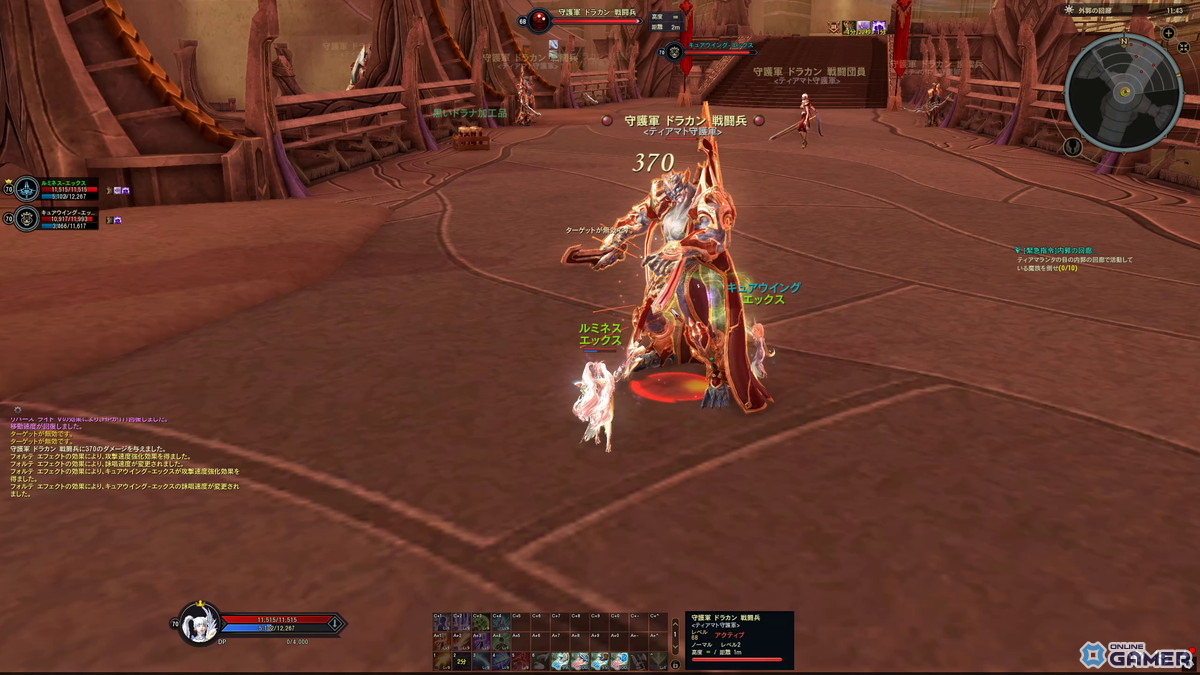Switch hotbar page with the up arrow
The width and height of the screenshot is (1200, 675).
coord(675,626)
